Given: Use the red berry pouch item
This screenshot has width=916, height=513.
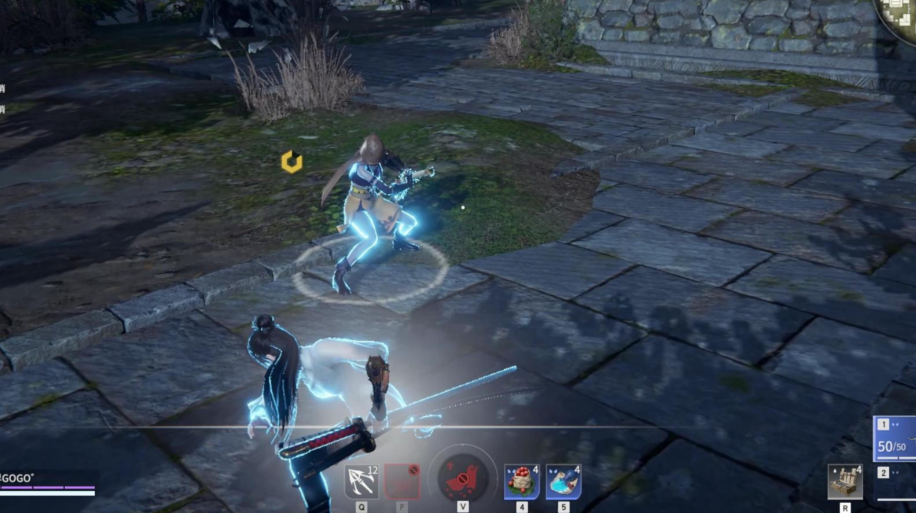Looking at the screenshot, I should [521, 481].
